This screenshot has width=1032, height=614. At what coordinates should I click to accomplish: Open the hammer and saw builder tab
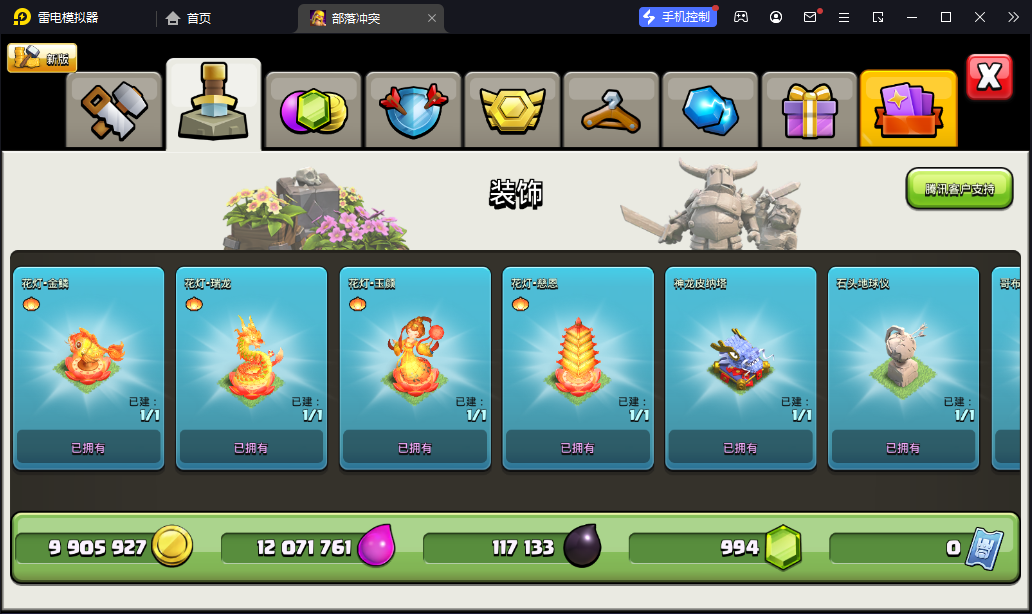[x=114, y=110]
